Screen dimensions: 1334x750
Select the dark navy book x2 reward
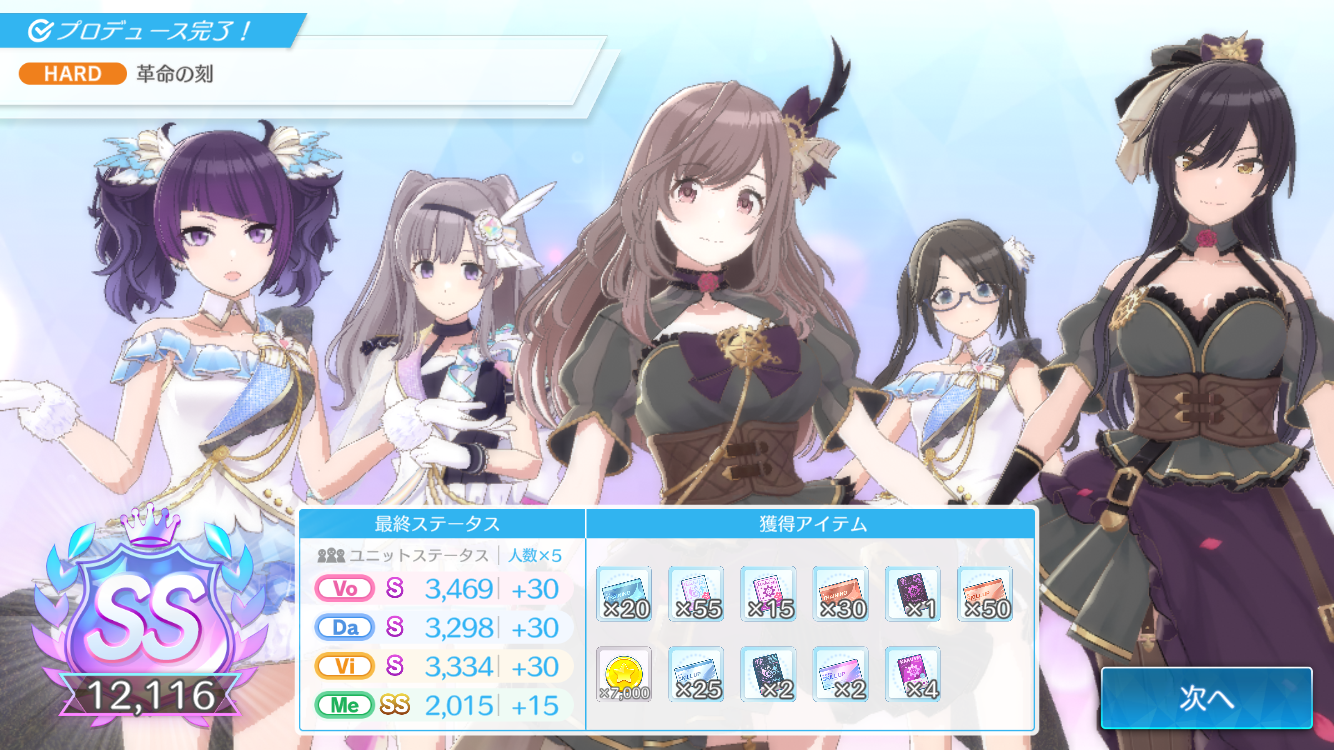[x=768, y=674]
